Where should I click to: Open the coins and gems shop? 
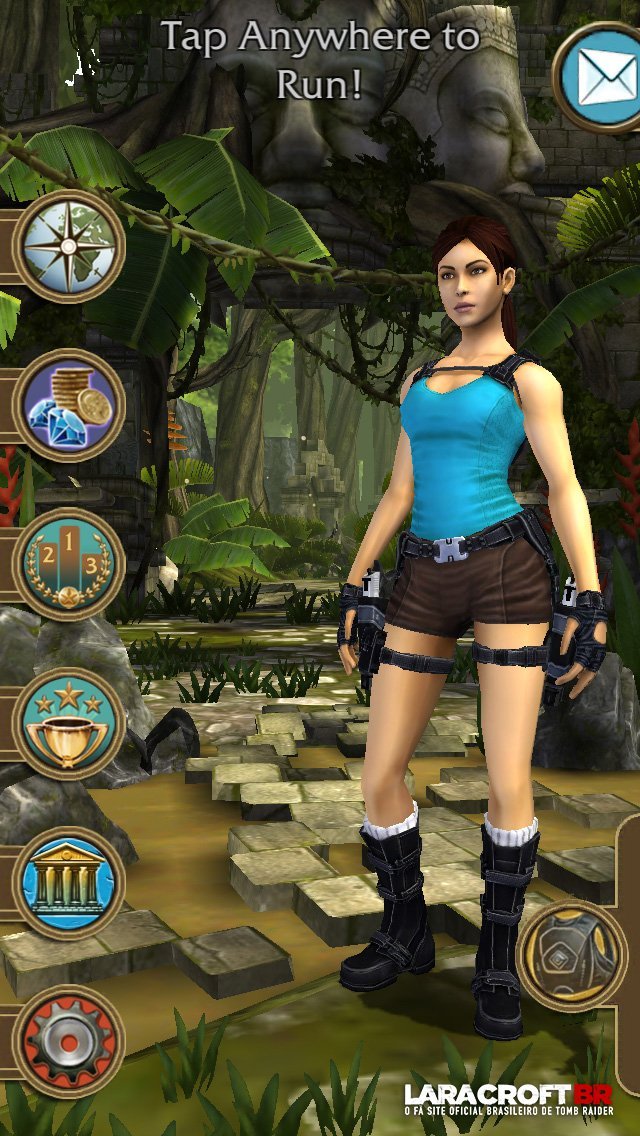point(68,405)
